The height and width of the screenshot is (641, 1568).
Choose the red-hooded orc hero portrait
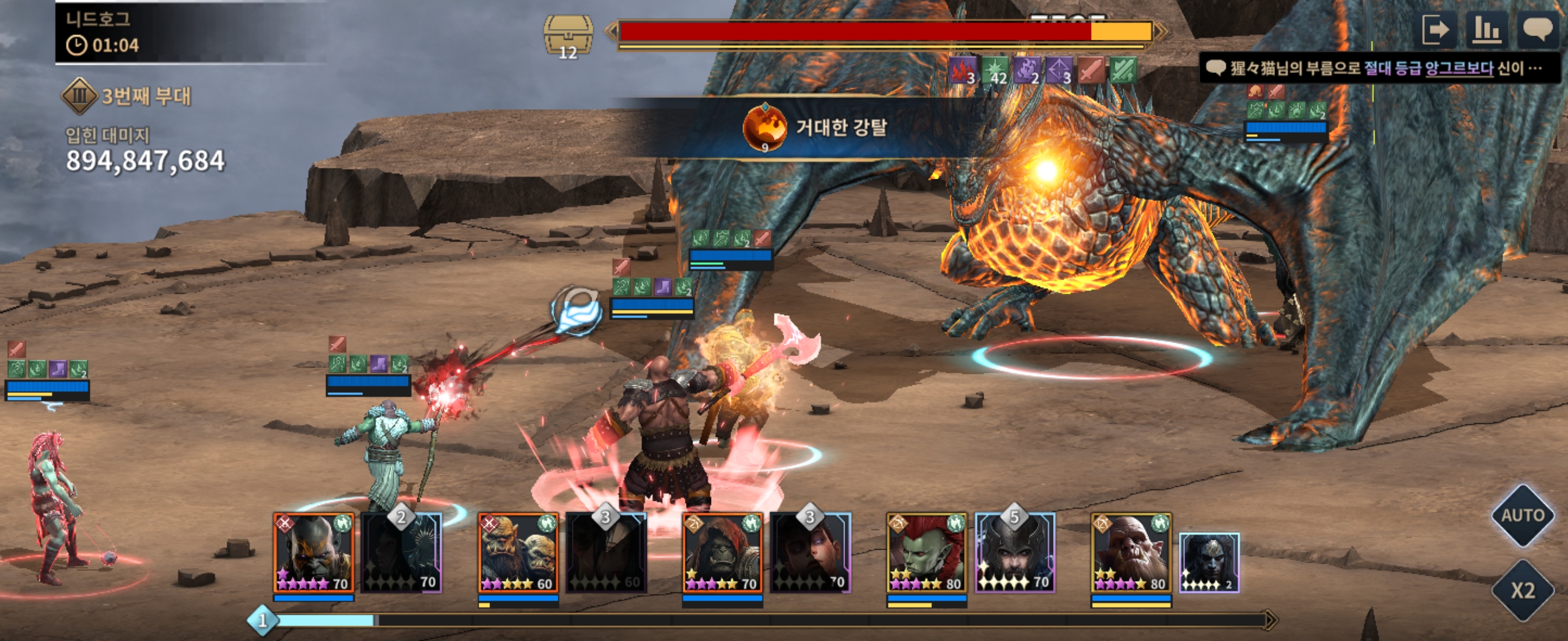722,553
